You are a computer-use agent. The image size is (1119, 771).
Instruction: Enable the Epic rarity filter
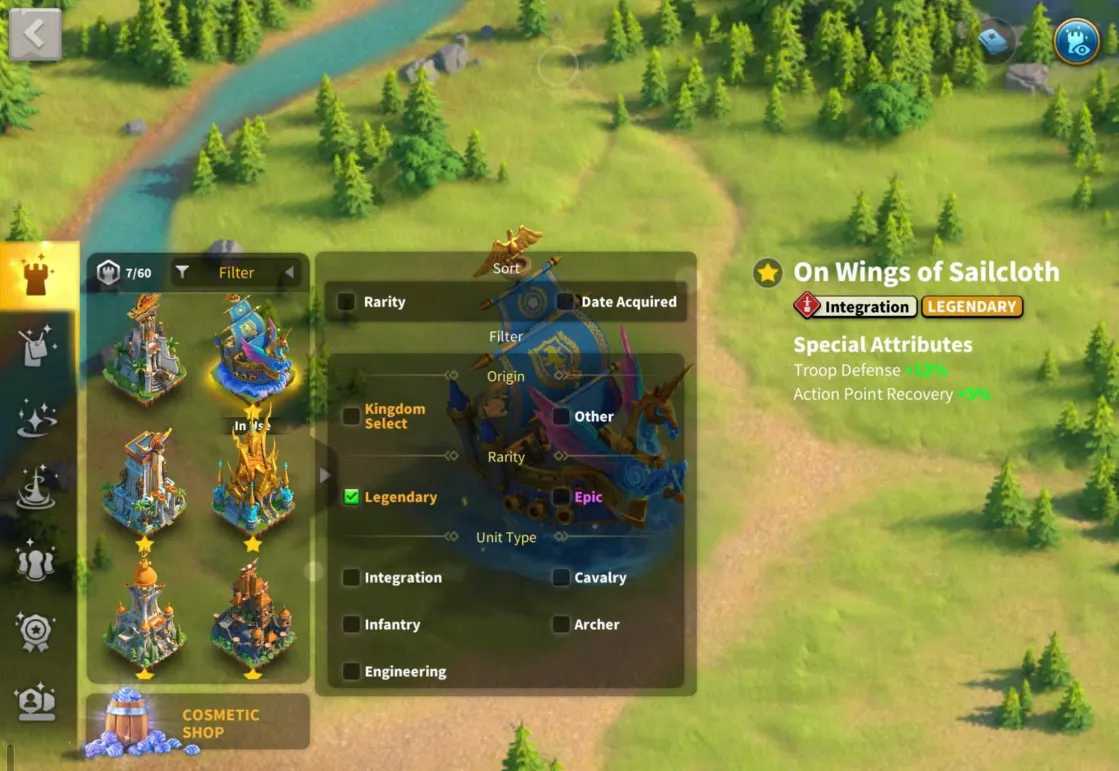(562, 497)
